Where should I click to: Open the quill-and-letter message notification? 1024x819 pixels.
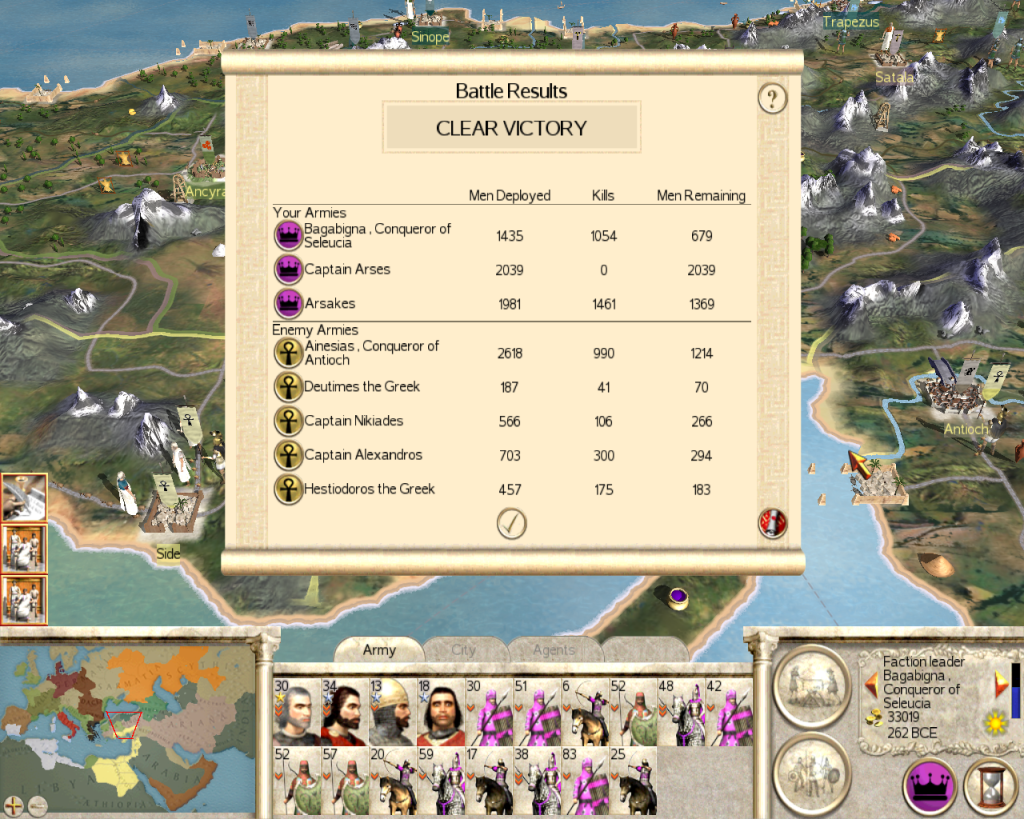(23, 496)
